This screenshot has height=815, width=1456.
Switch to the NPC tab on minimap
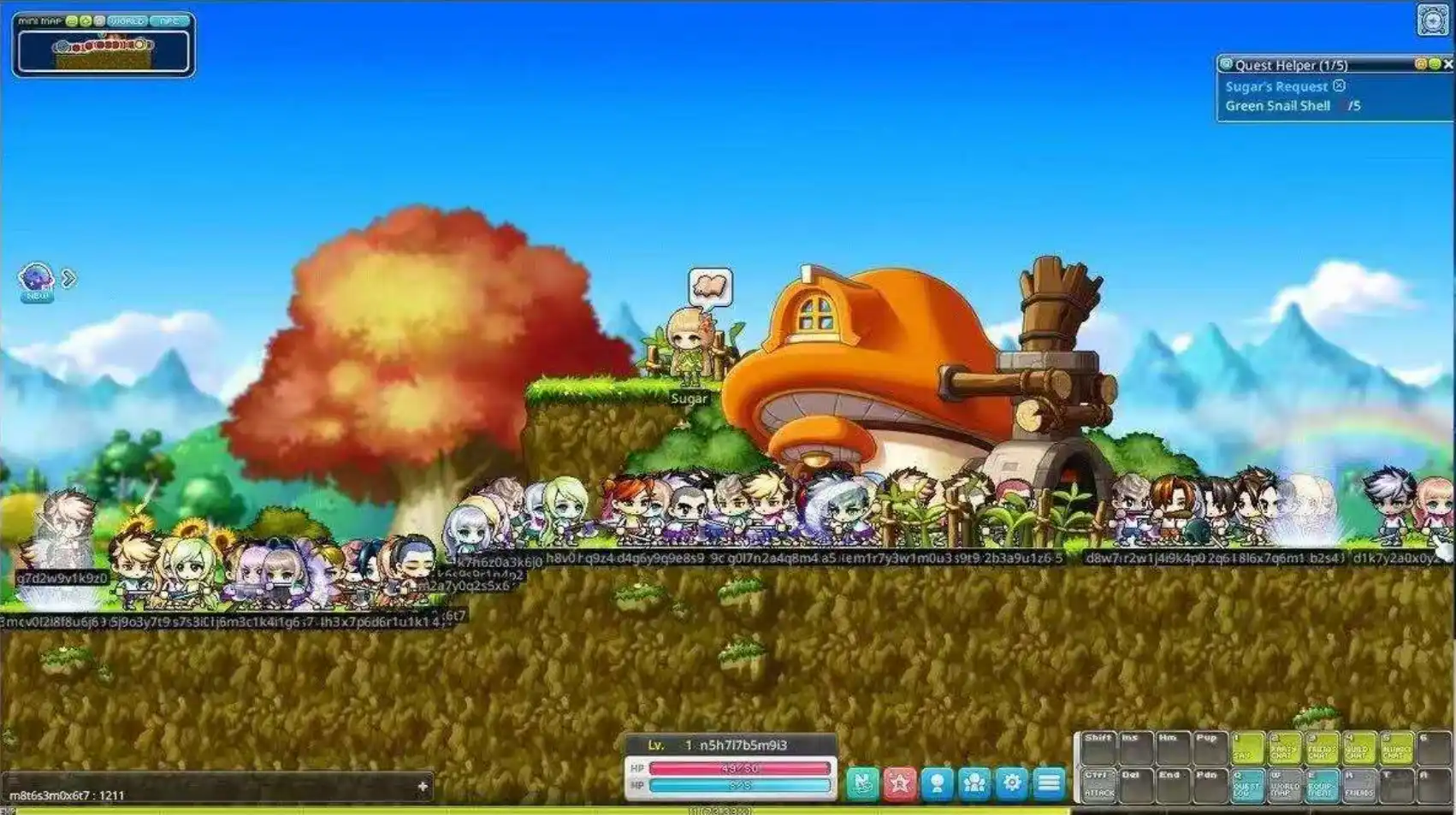(169, 21)
